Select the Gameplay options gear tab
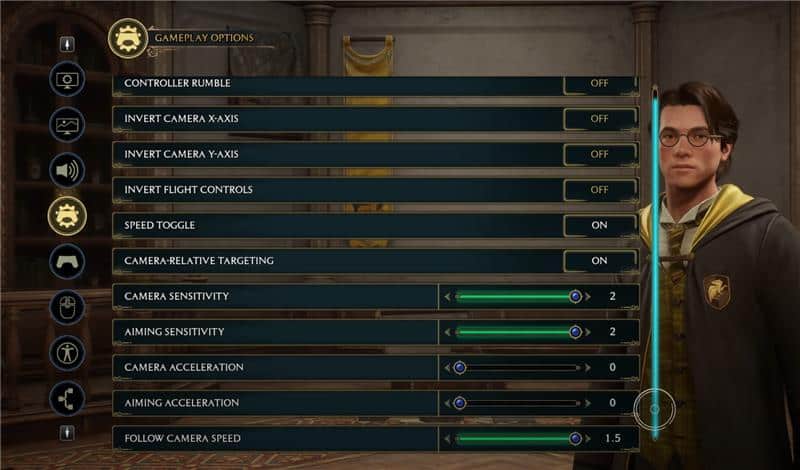Viewport: 800px width, 470px height. pos(67,215)
